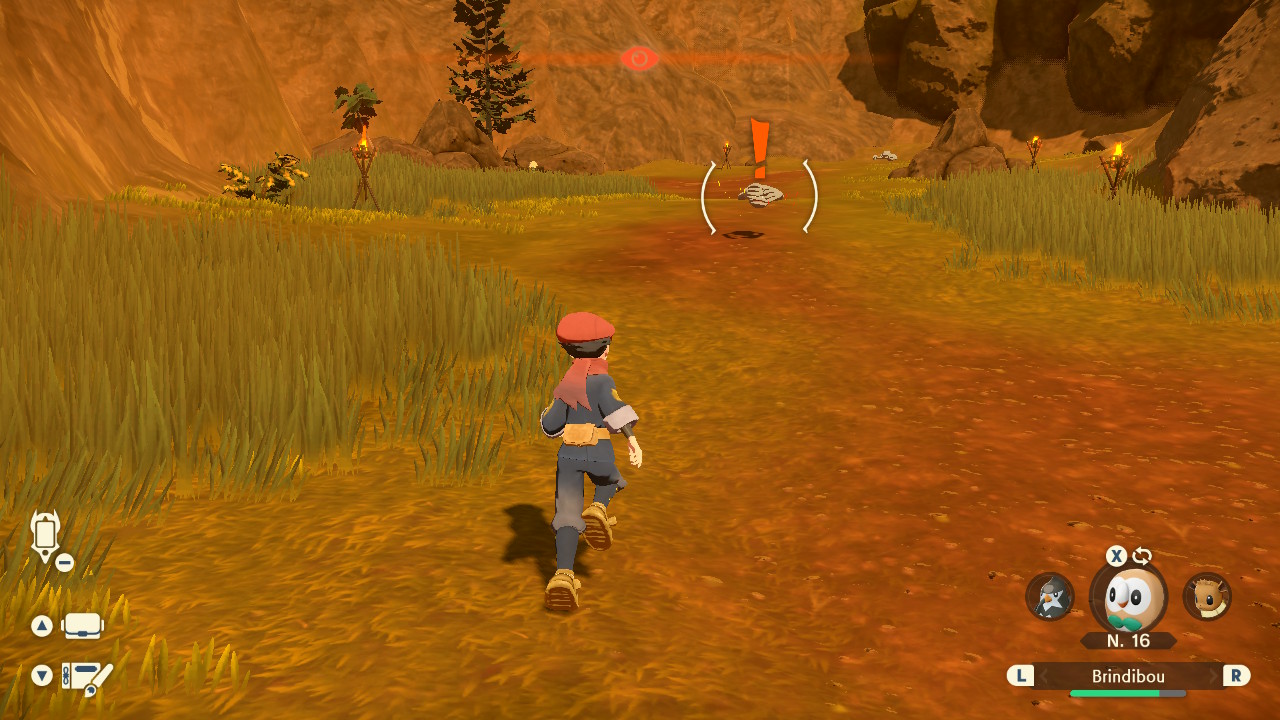Select the Rowlet portrait in the center

click(x=1128, y=598)
